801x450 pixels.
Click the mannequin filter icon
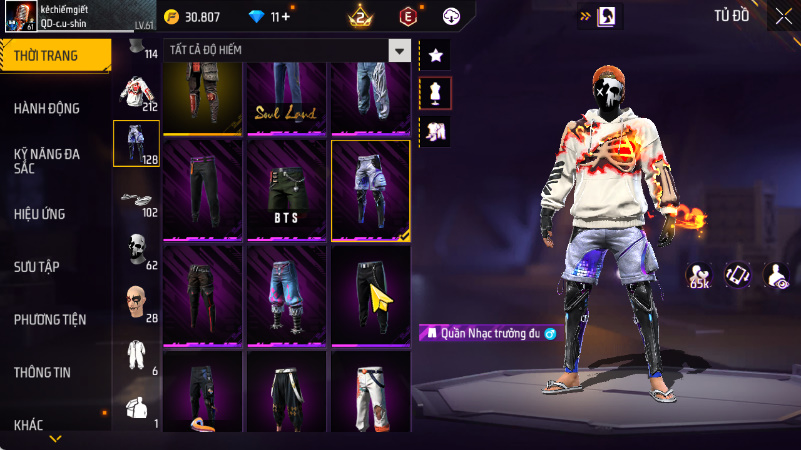click(x=435, y=93)
